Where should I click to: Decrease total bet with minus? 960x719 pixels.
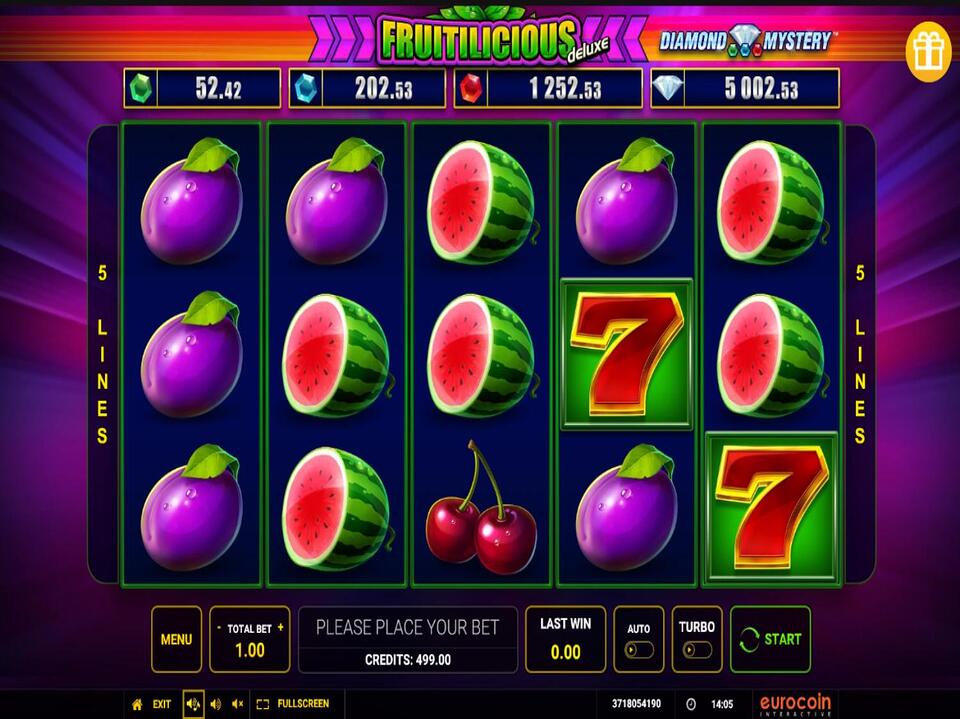(219, 628)
